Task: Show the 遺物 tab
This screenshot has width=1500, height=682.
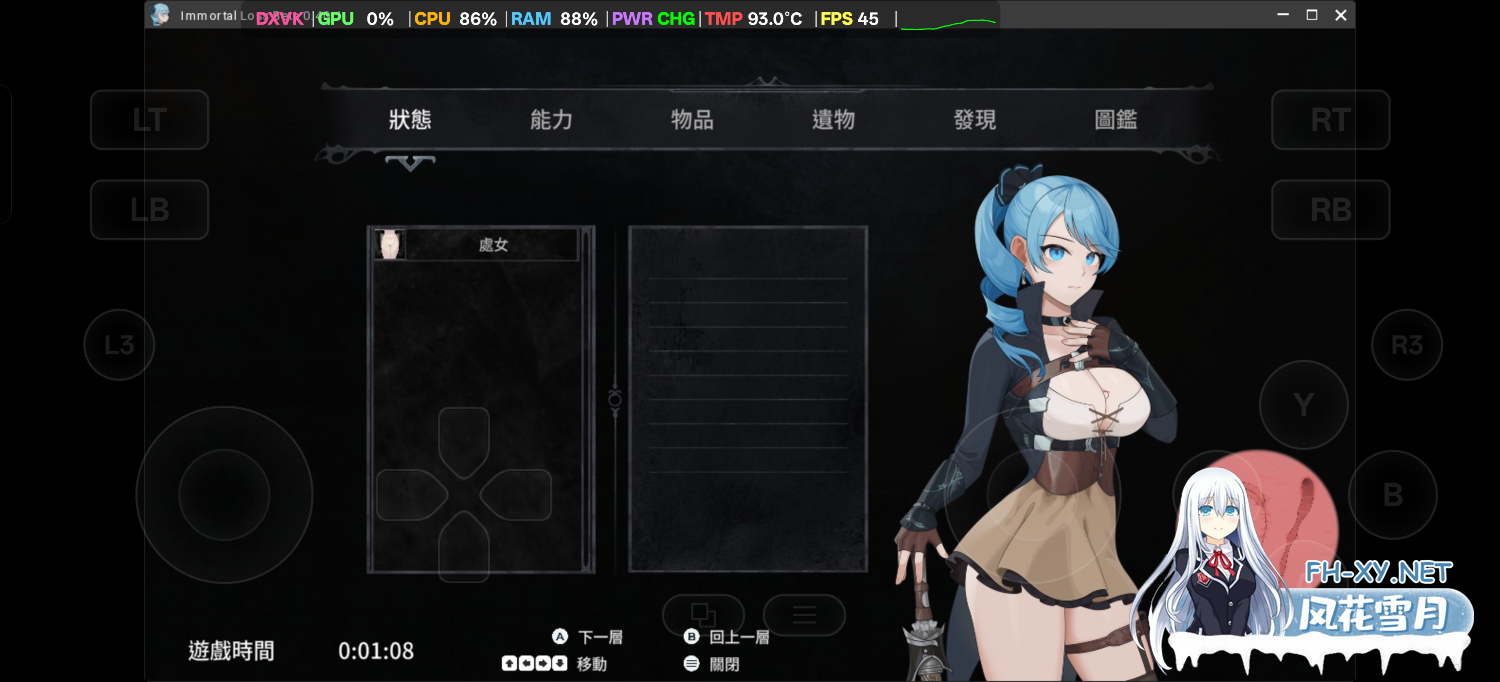Action: [833, 120]
